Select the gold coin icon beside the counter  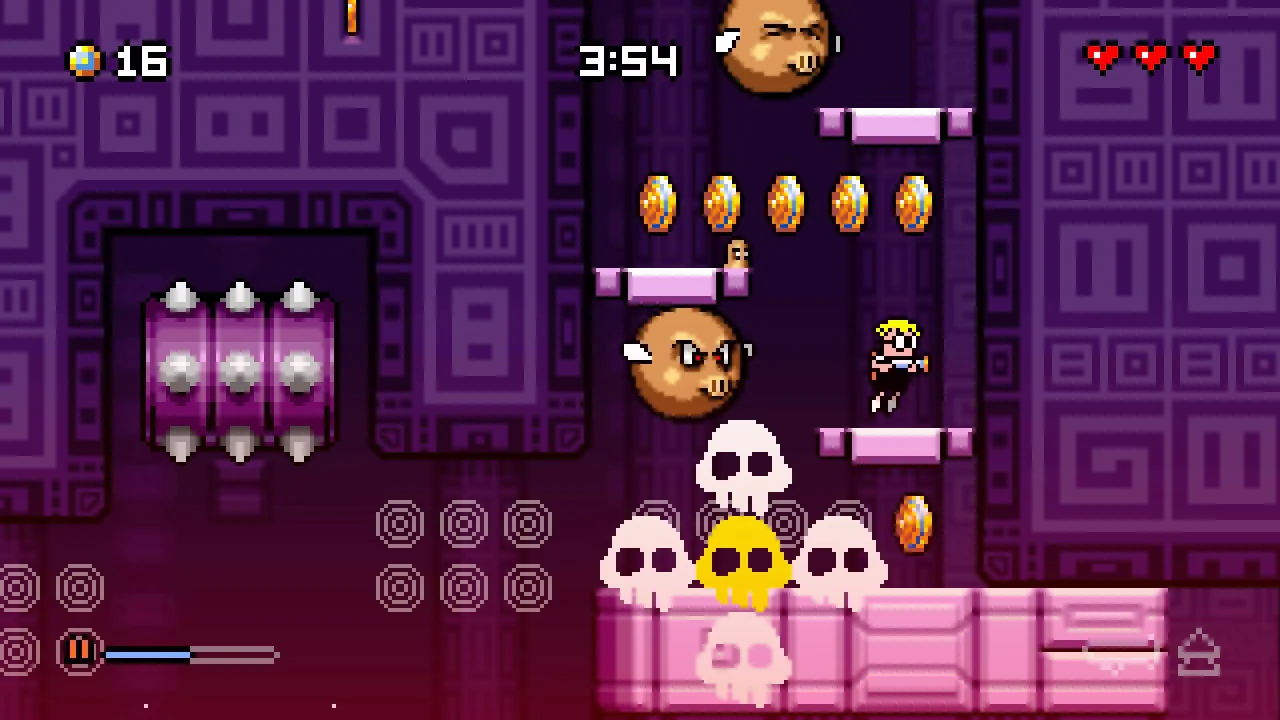coord(83,62)
